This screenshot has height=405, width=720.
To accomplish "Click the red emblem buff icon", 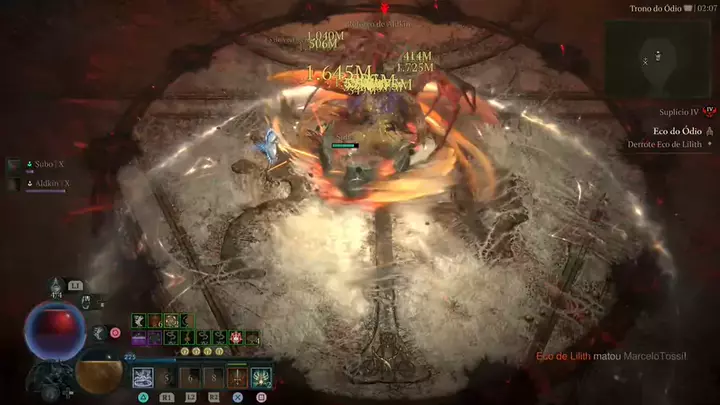I will pos(236,338).
